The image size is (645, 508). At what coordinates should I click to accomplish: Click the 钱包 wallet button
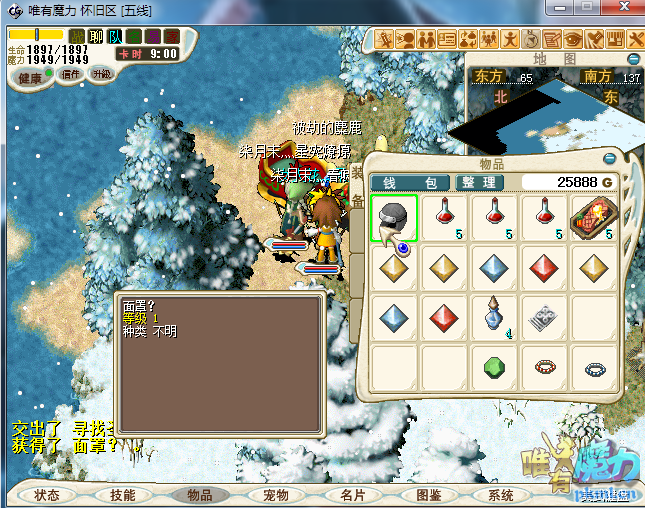click(410, 182)
